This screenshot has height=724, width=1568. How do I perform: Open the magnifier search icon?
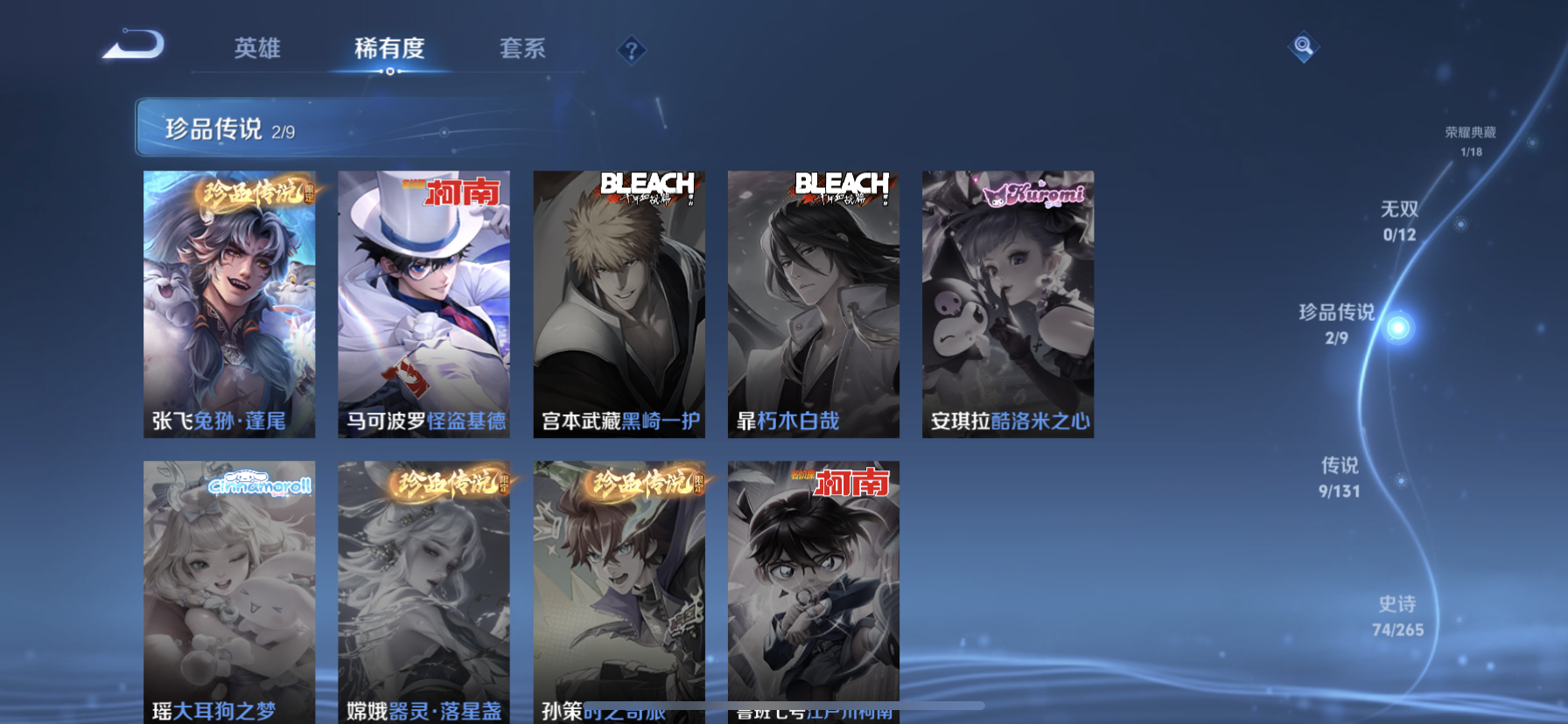[x=1303, y=46]
